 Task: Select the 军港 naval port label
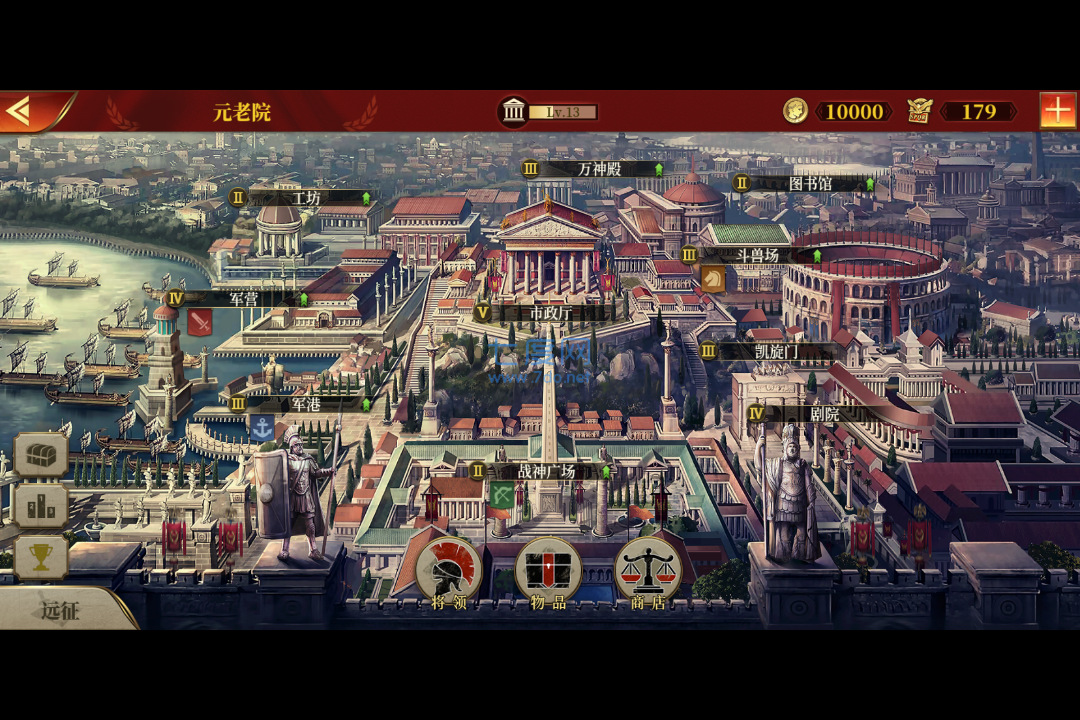(x=304, y=404)
